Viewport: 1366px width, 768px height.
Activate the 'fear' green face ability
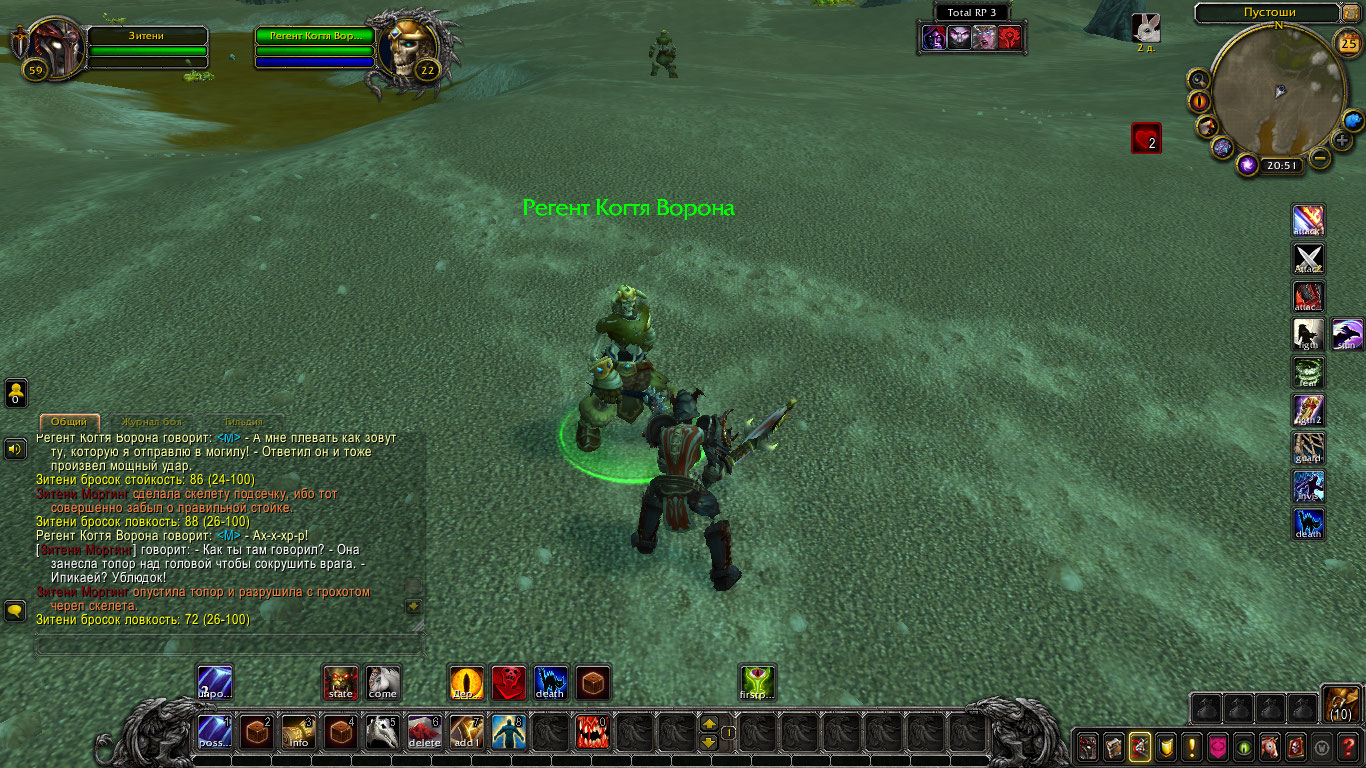pyautogui.click(x=1309, y=372)
